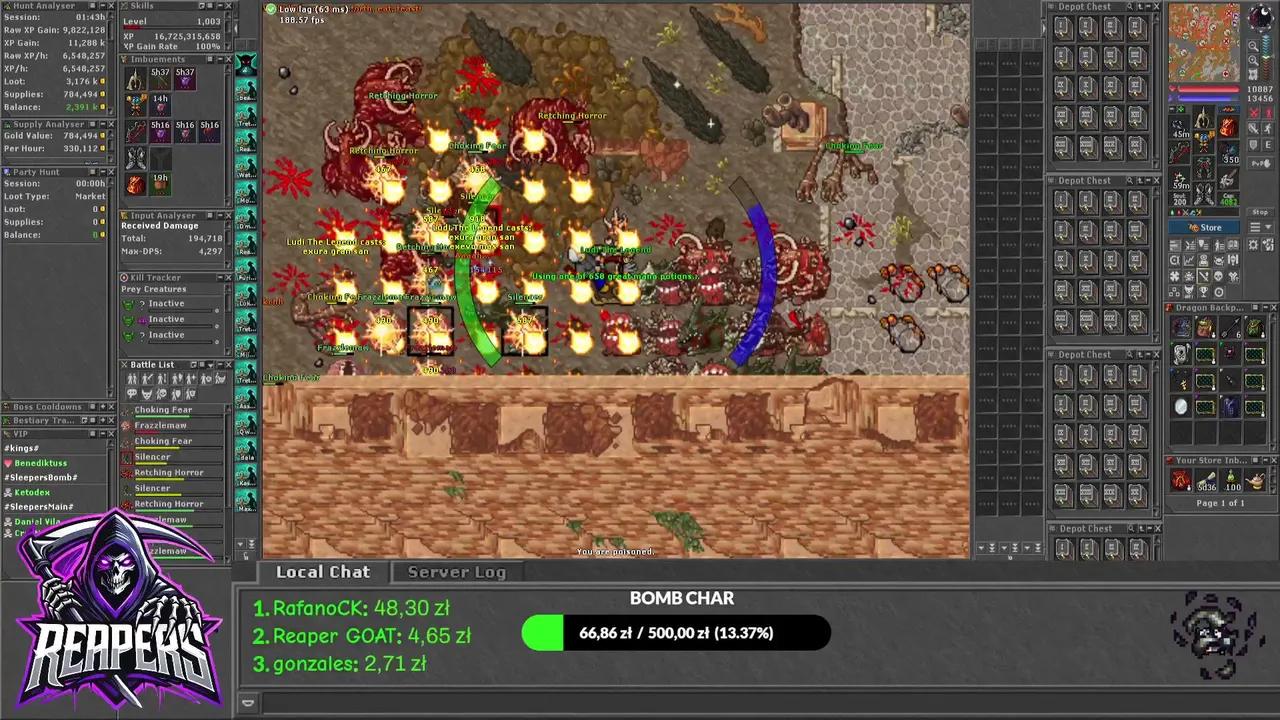Switch to the Local Chat tab
The height and width of the screenshot is (720, 1280).
click(322, 571)
